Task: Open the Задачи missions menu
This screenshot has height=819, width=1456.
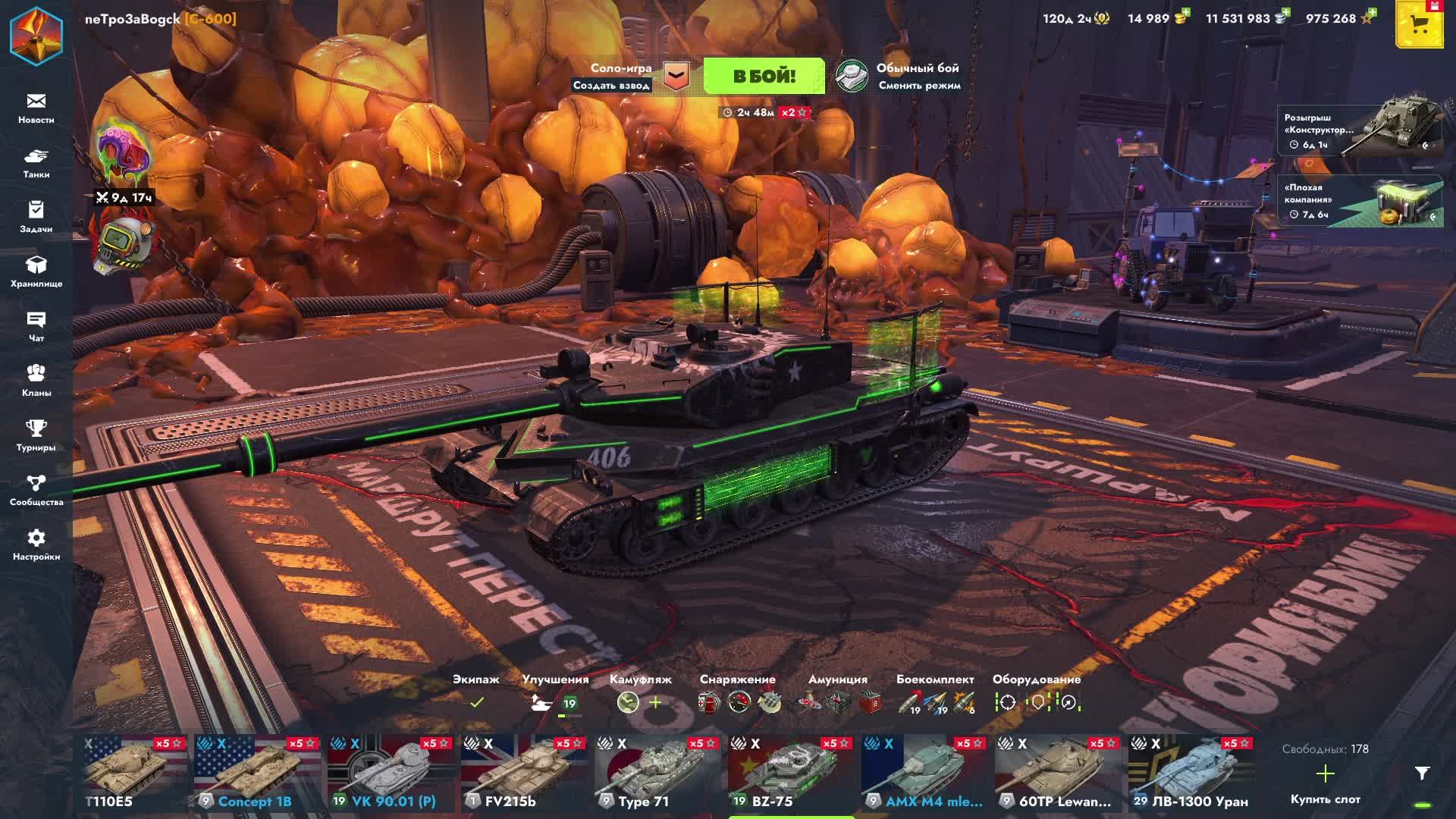Action: point(36,218)
